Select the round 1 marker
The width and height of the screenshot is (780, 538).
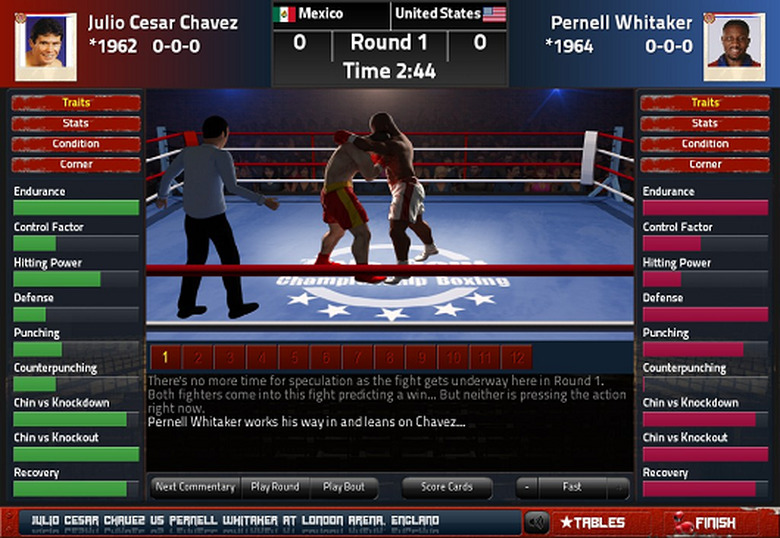[165, 357]
